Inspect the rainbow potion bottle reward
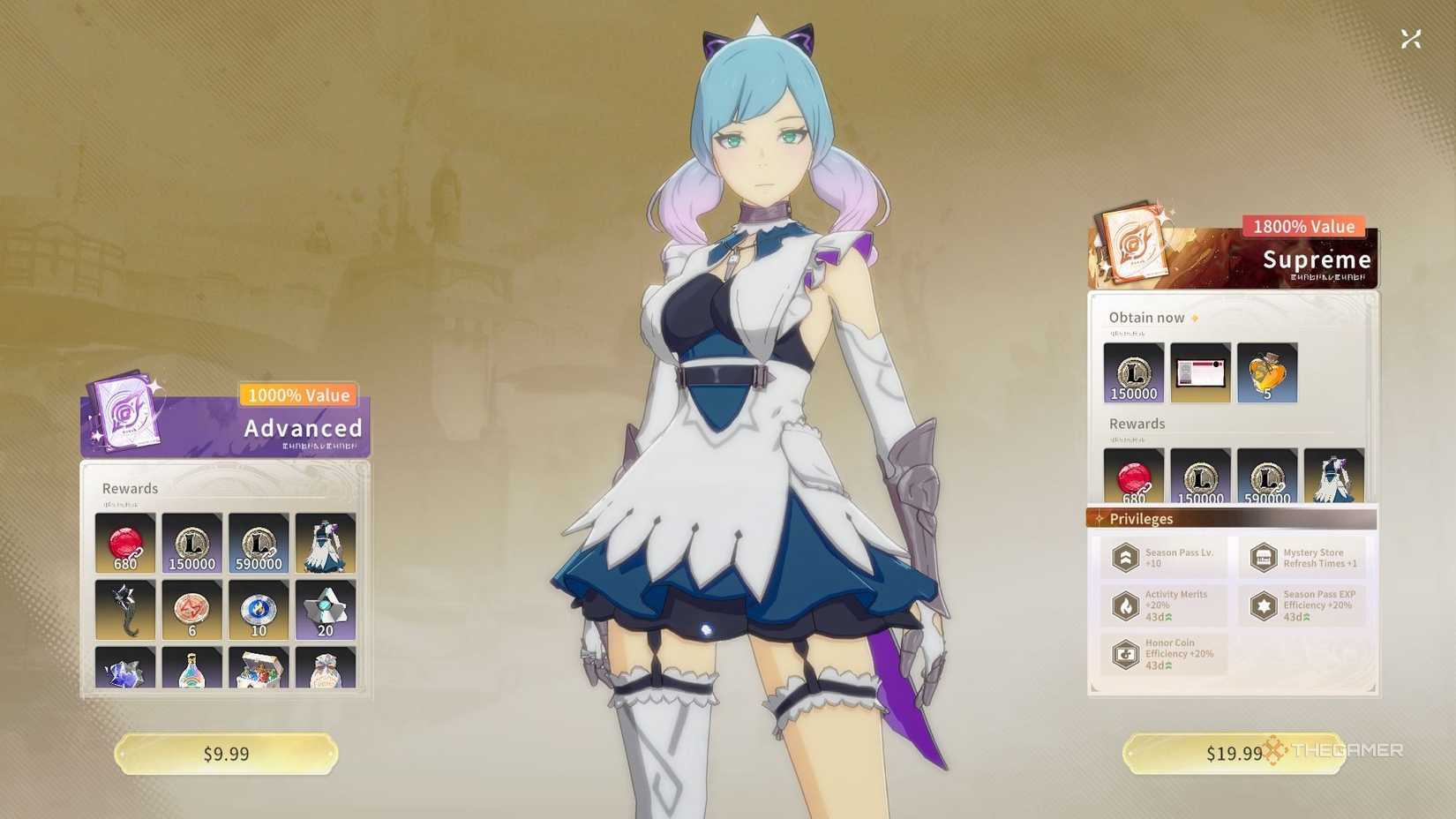Image resolution: width=1456 pixels, height=819 pixels. [192, 668]
